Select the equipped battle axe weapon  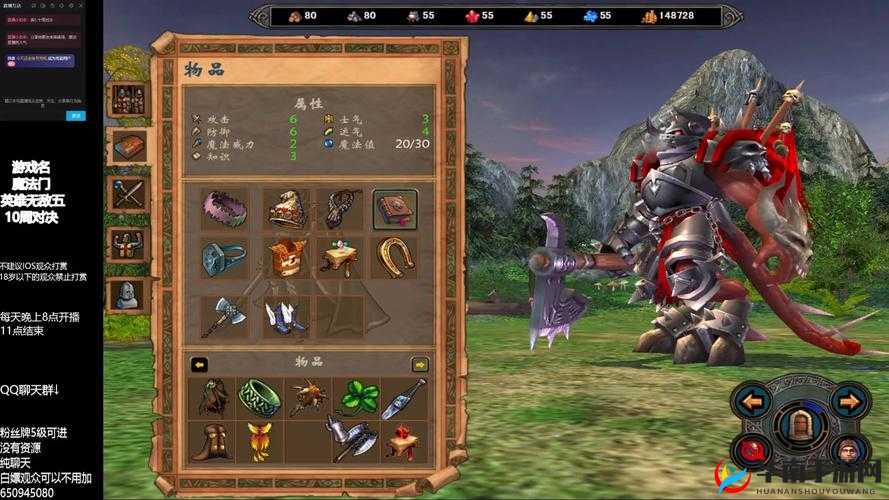pyautogui.click(x=222, y=314)
